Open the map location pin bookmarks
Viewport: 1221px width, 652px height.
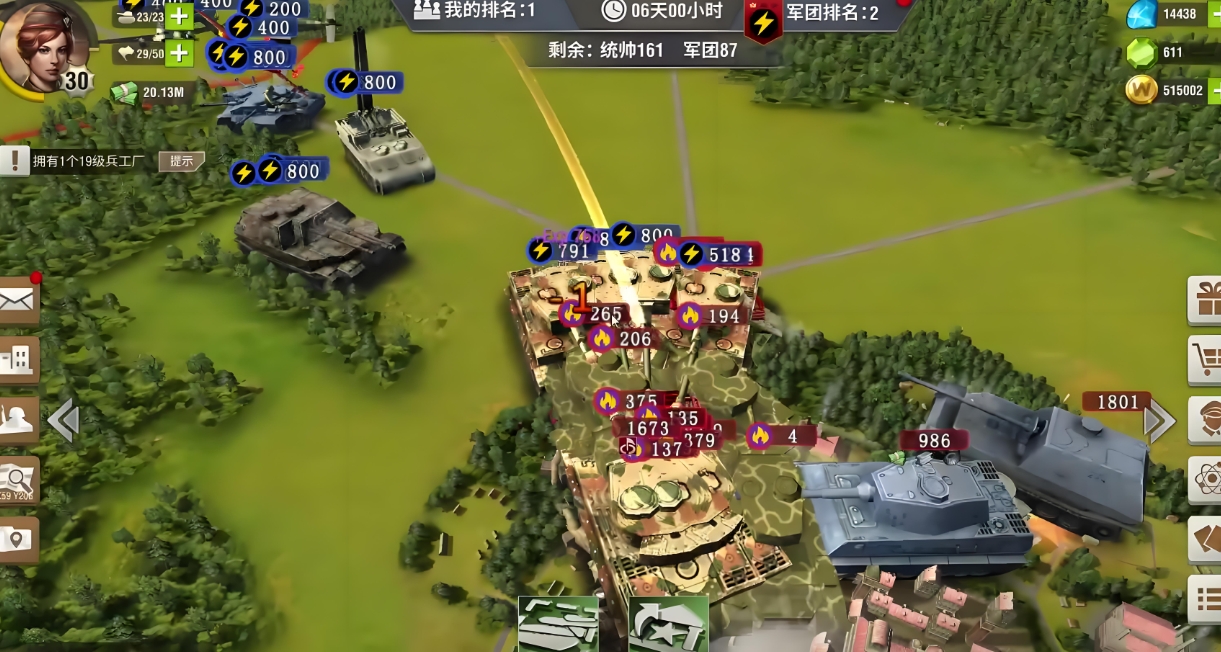[x=17, y=540]
